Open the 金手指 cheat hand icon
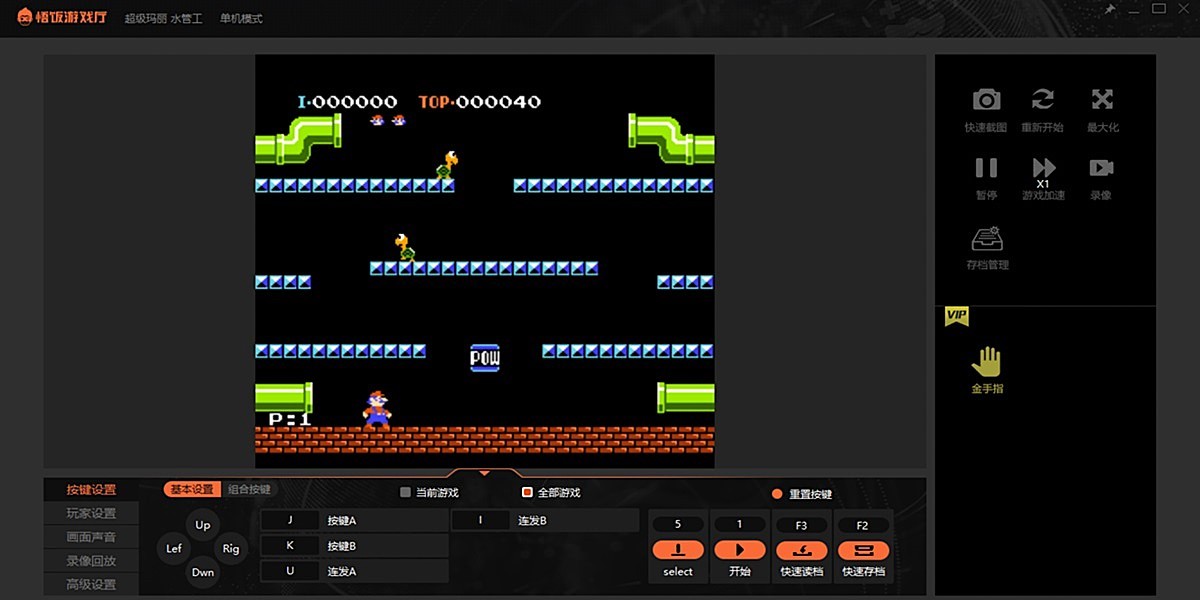 (986, 363)
